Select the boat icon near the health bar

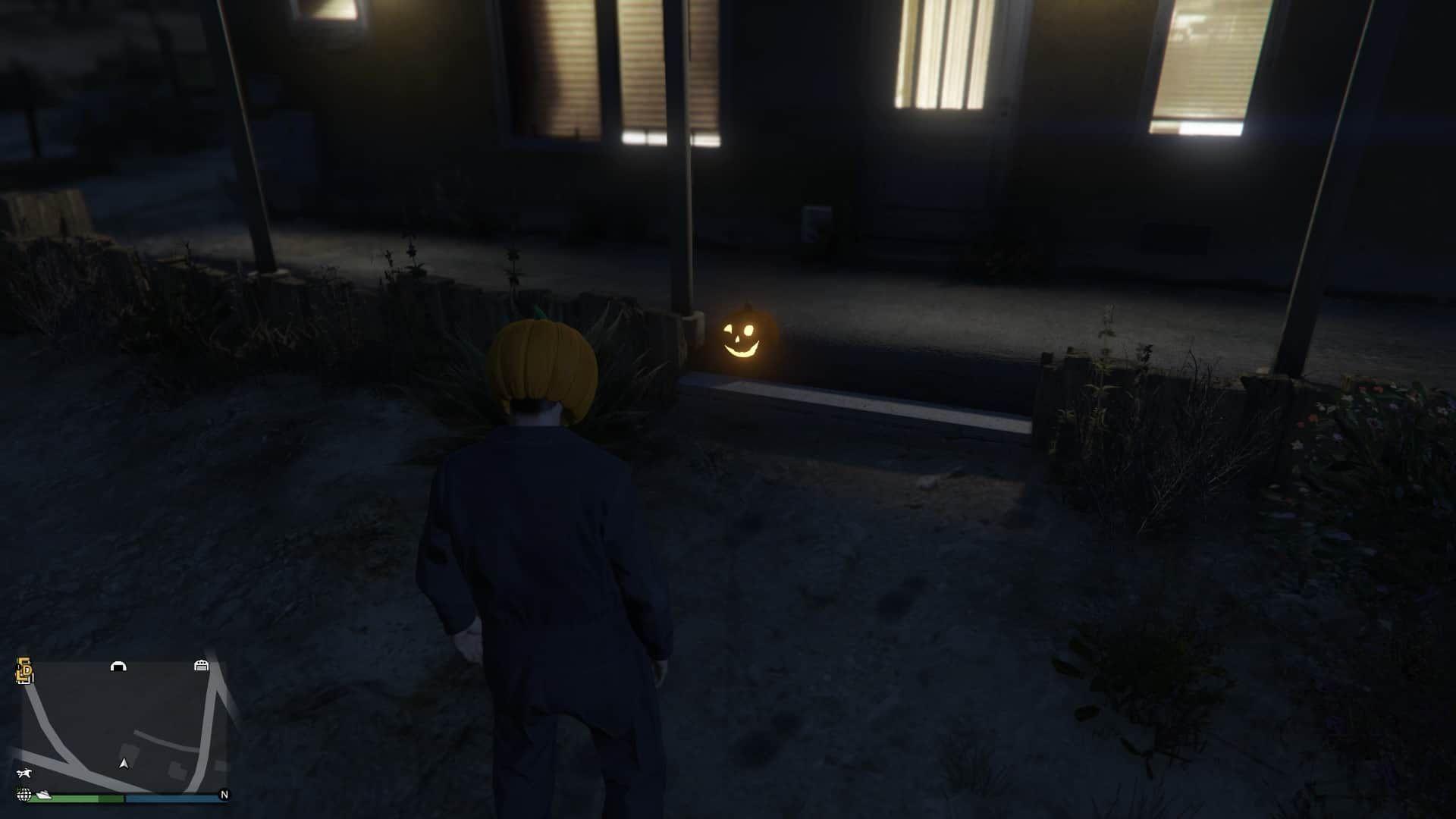click(x=43, y=795)
